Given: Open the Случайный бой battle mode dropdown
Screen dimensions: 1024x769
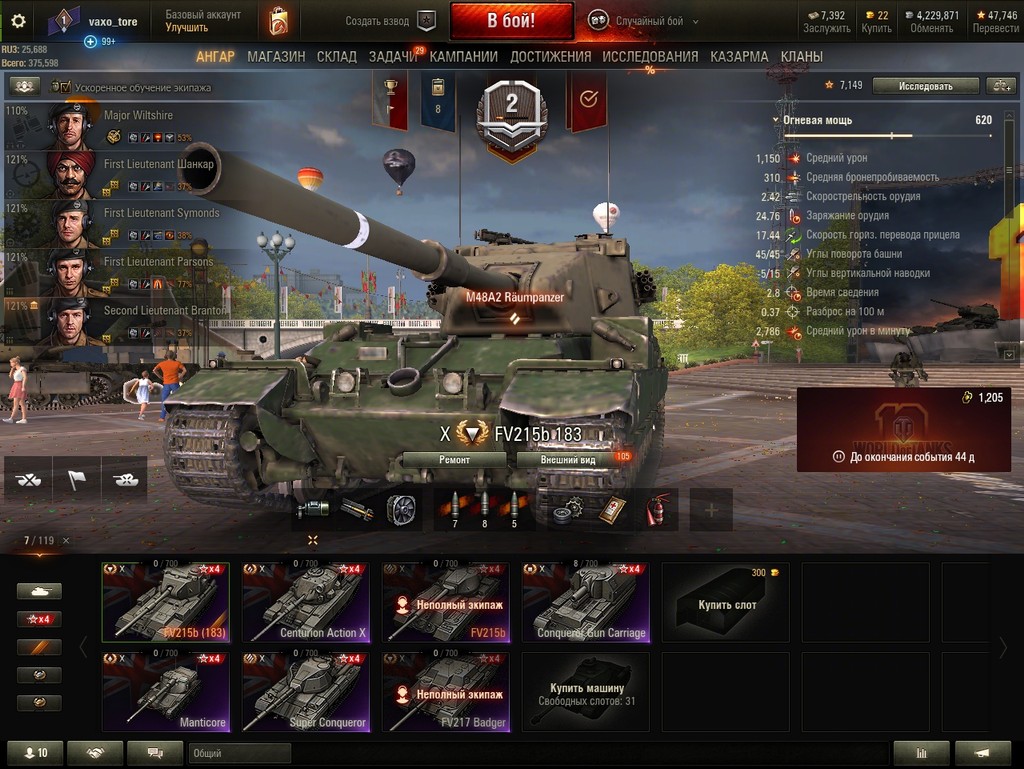Looking at the screenshot, I should pos(644,21).
